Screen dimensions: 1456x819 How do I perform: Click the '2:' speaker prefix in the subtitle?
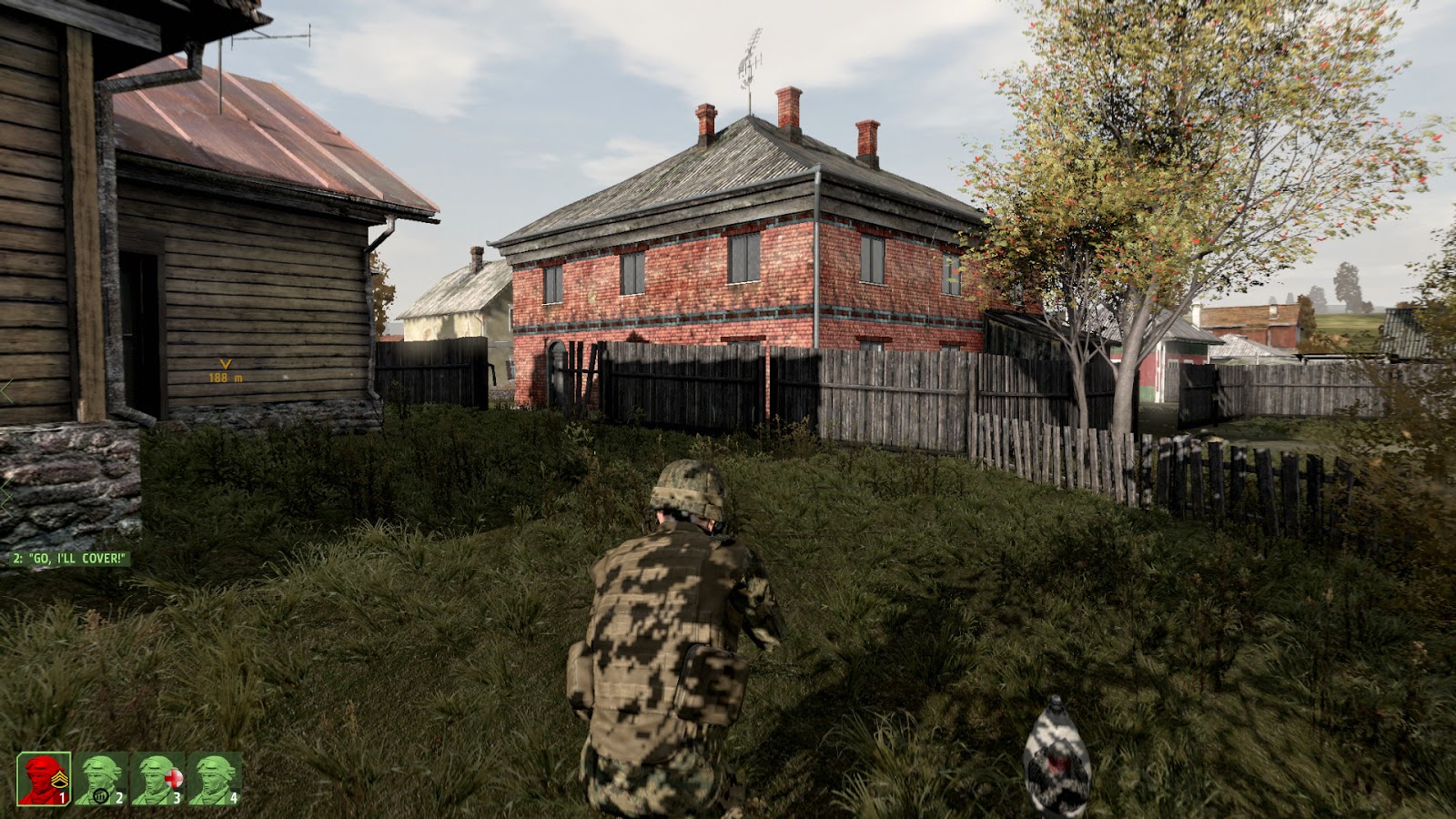[x=16, y=556]
